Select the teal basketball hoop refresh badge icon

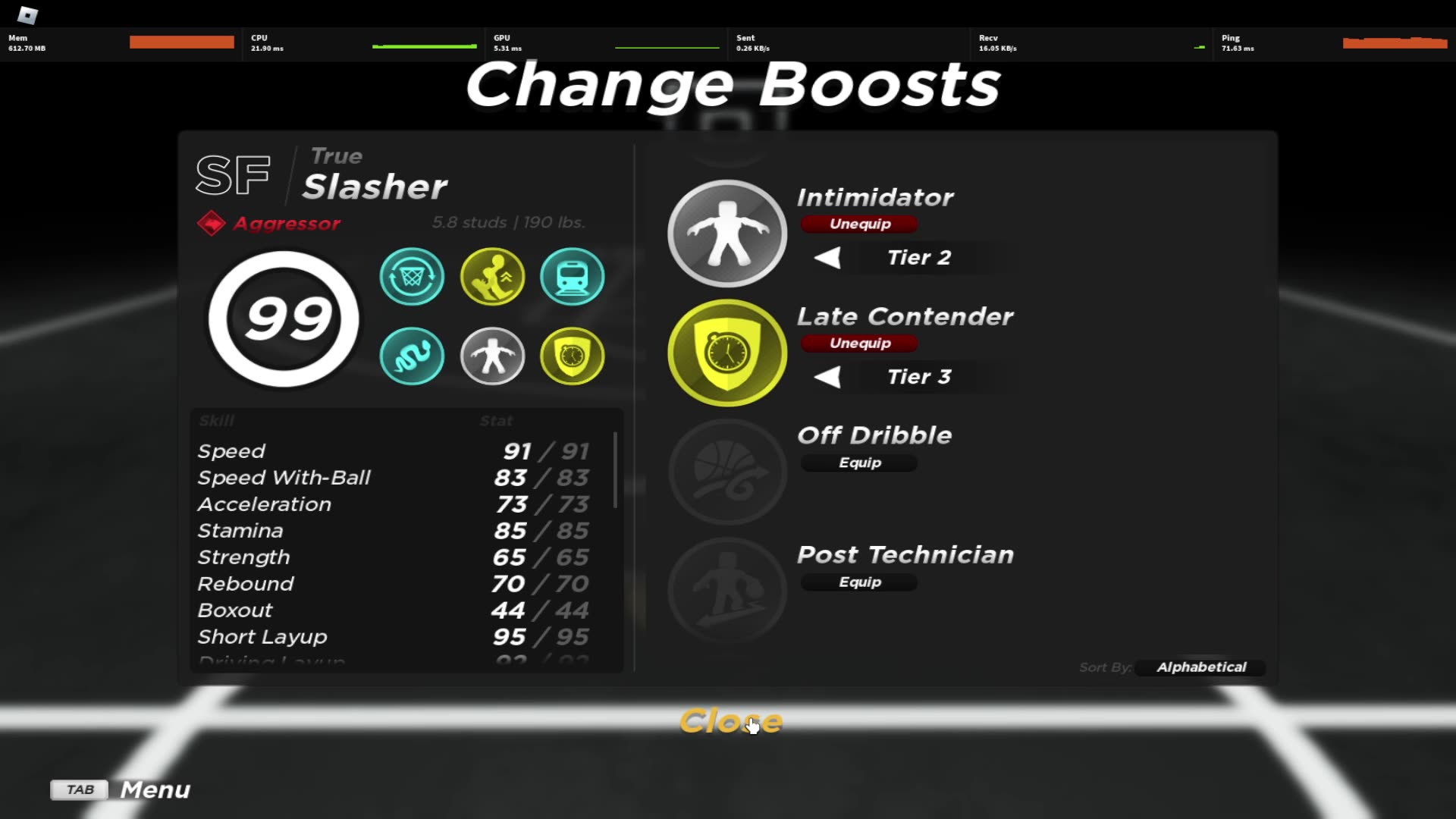tap(412, 277)
